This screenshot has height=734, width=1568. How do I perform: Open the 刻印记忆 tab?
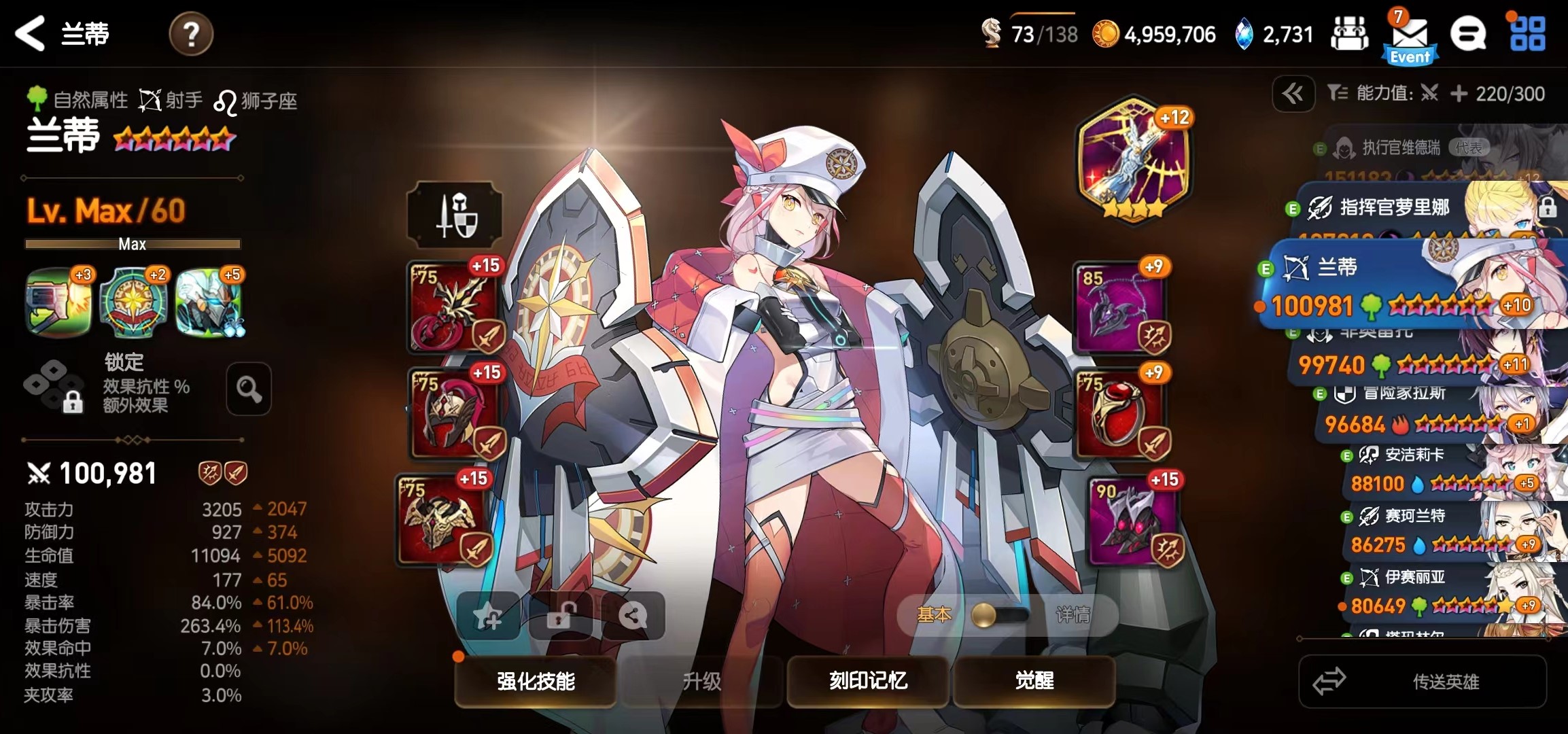[x=868, y=682]
